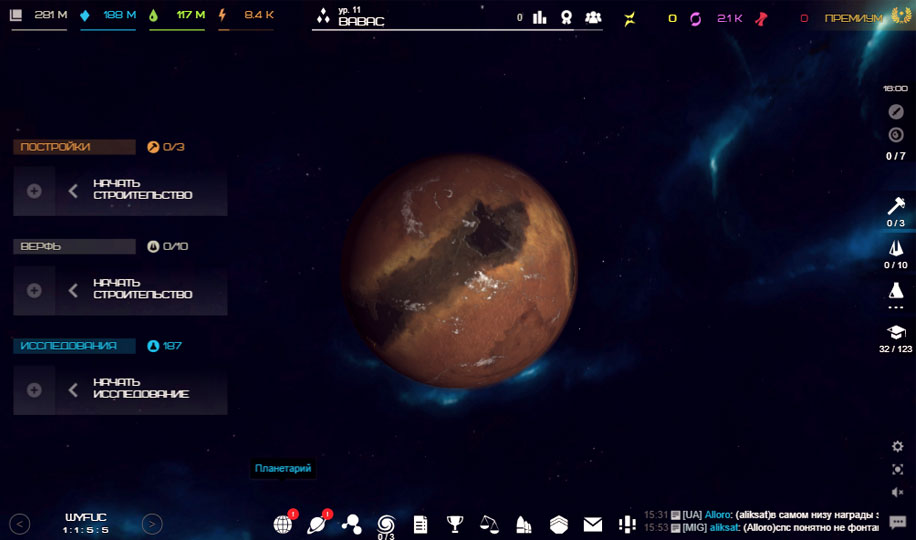Open the Исследования section header
This screenshot has height=540, width=916.
(74, 346)
